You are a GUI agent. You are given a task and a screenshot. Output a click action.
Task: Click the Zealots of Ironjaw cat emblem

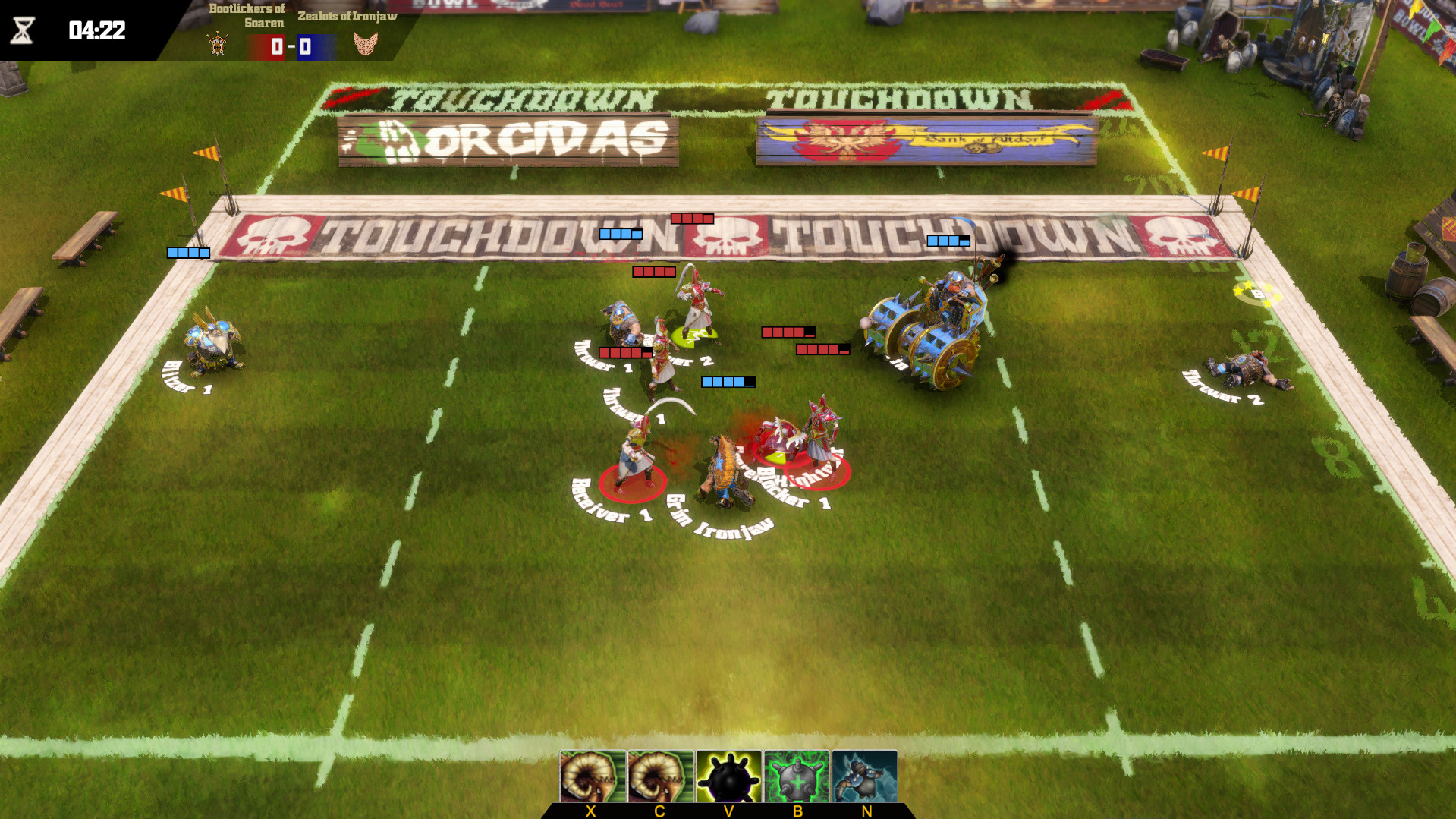coord(366,46)
